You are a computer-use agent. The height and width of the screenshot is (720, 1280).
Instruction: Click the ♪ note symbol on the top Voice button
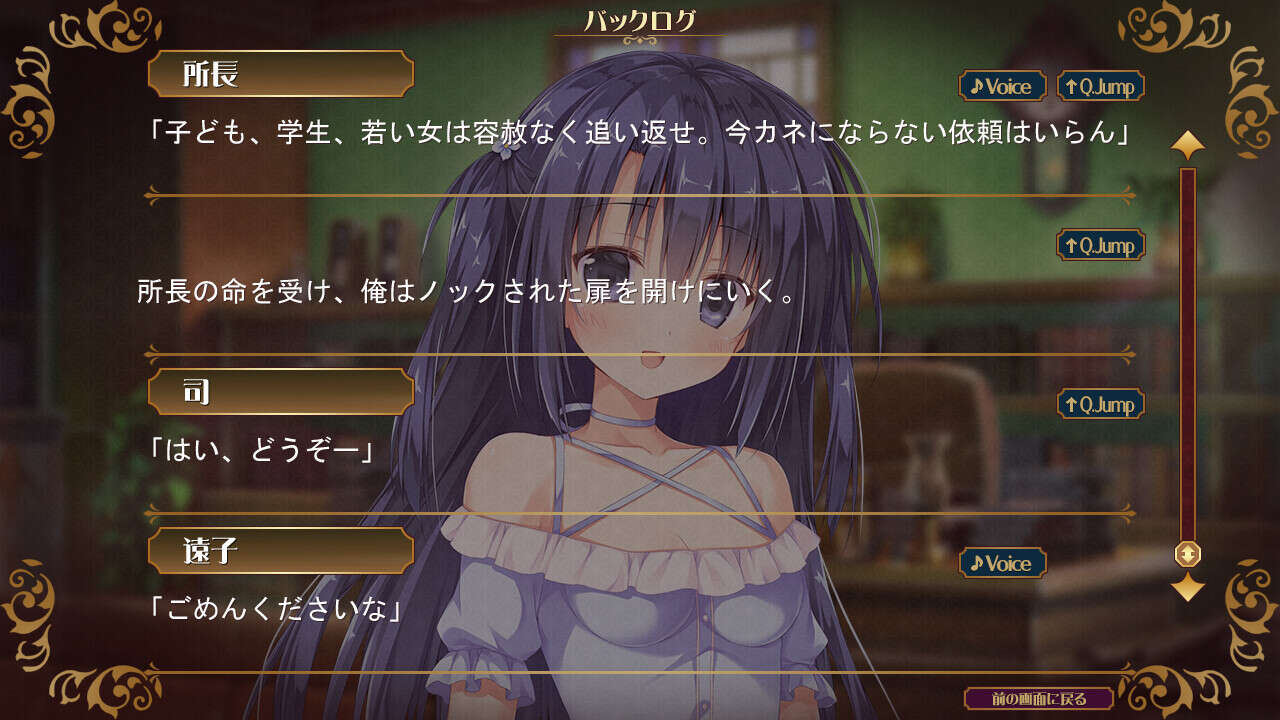point(975,86)
